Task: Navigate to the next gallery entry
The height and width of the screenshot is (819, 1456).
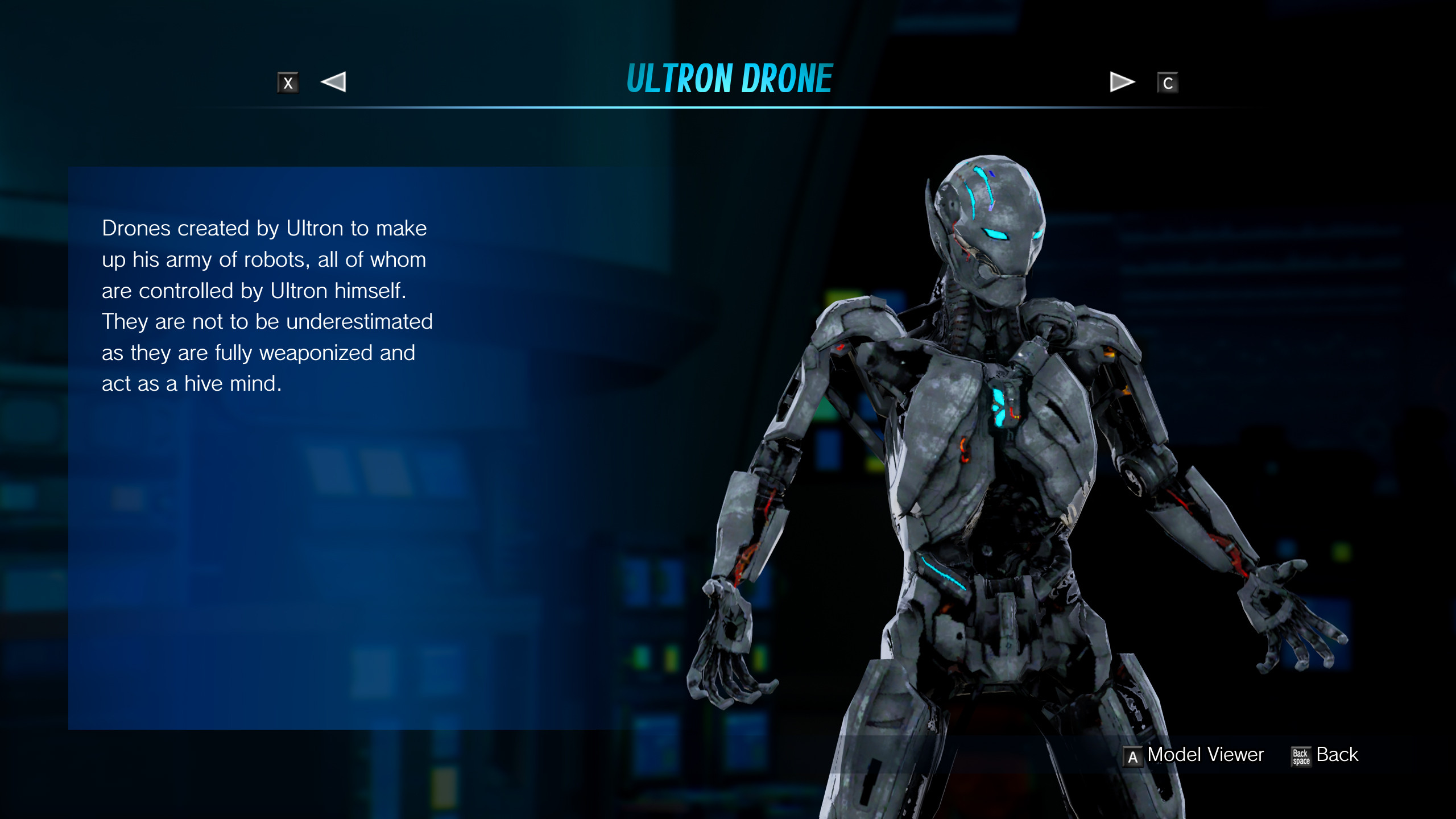Action: tap(1119, 82)
